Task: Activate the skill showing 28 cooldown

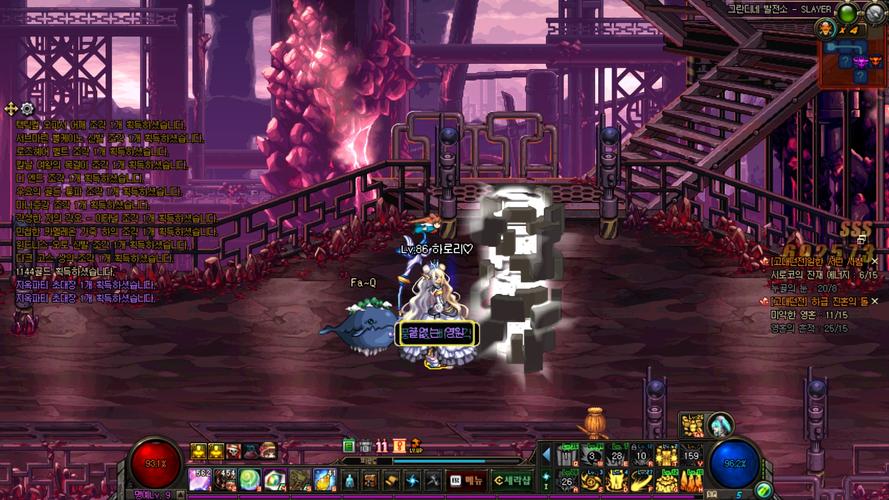Action: 617,457
